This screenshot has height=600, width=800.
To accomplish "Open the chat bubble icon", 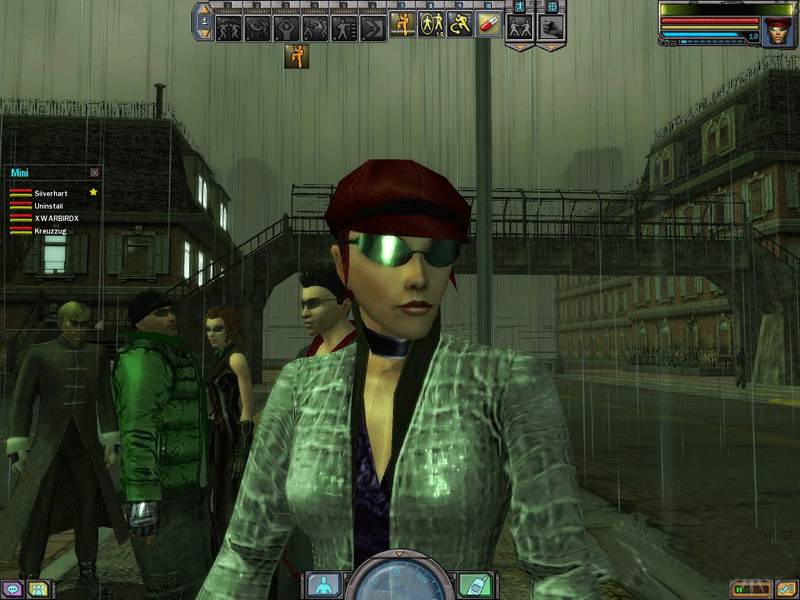I will (13, 589).
